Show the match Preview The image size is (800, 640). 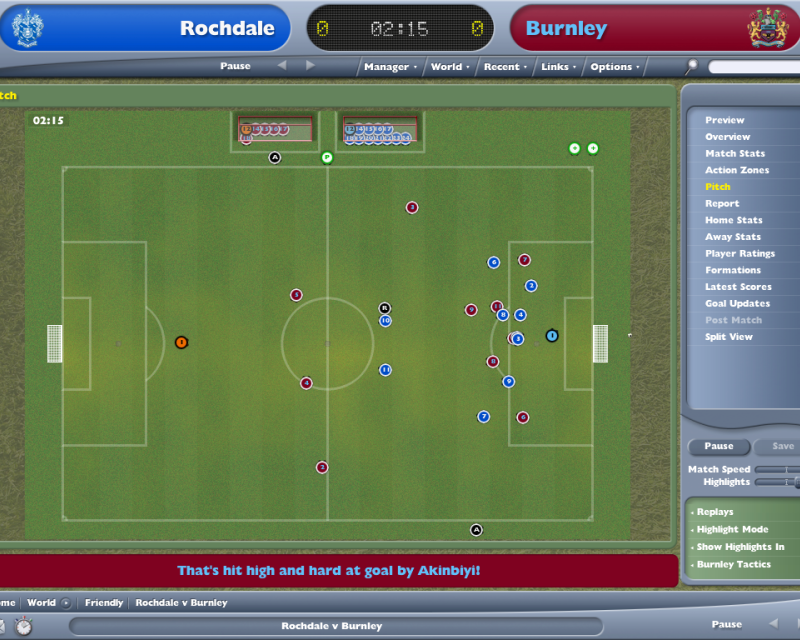click(x=724, y=120)
